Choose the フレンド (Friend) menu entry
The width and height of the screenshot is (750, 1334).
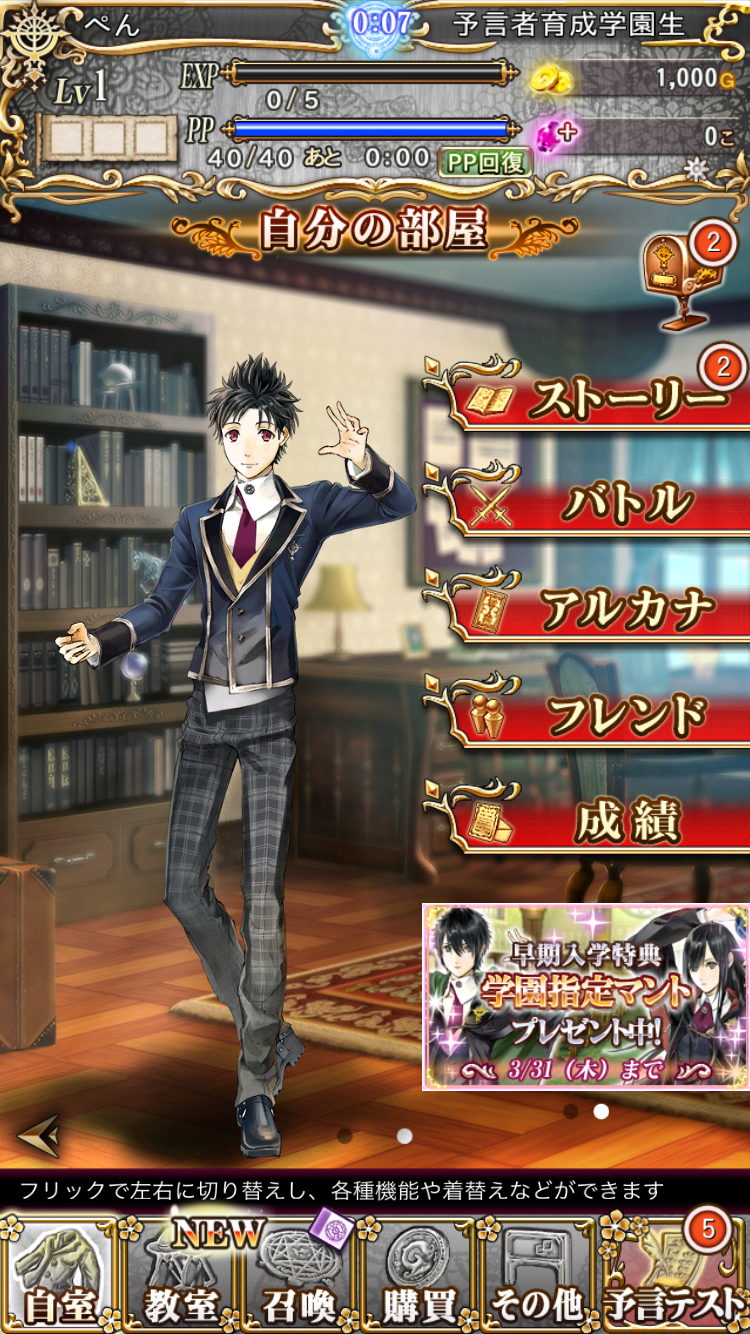coord(590,714)
